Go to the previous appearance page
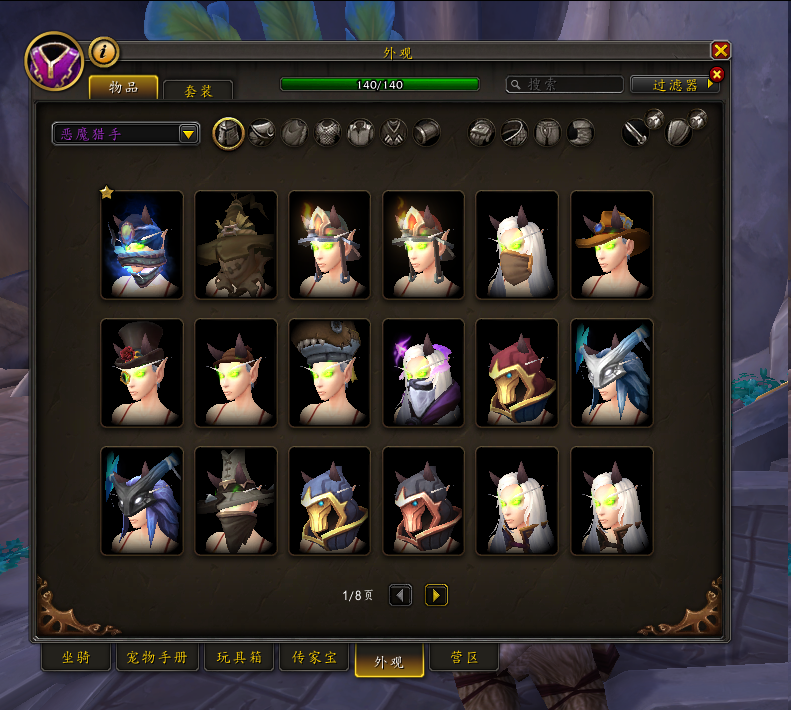The height and width of the screenshot is (710, 791). pos(400,595)
